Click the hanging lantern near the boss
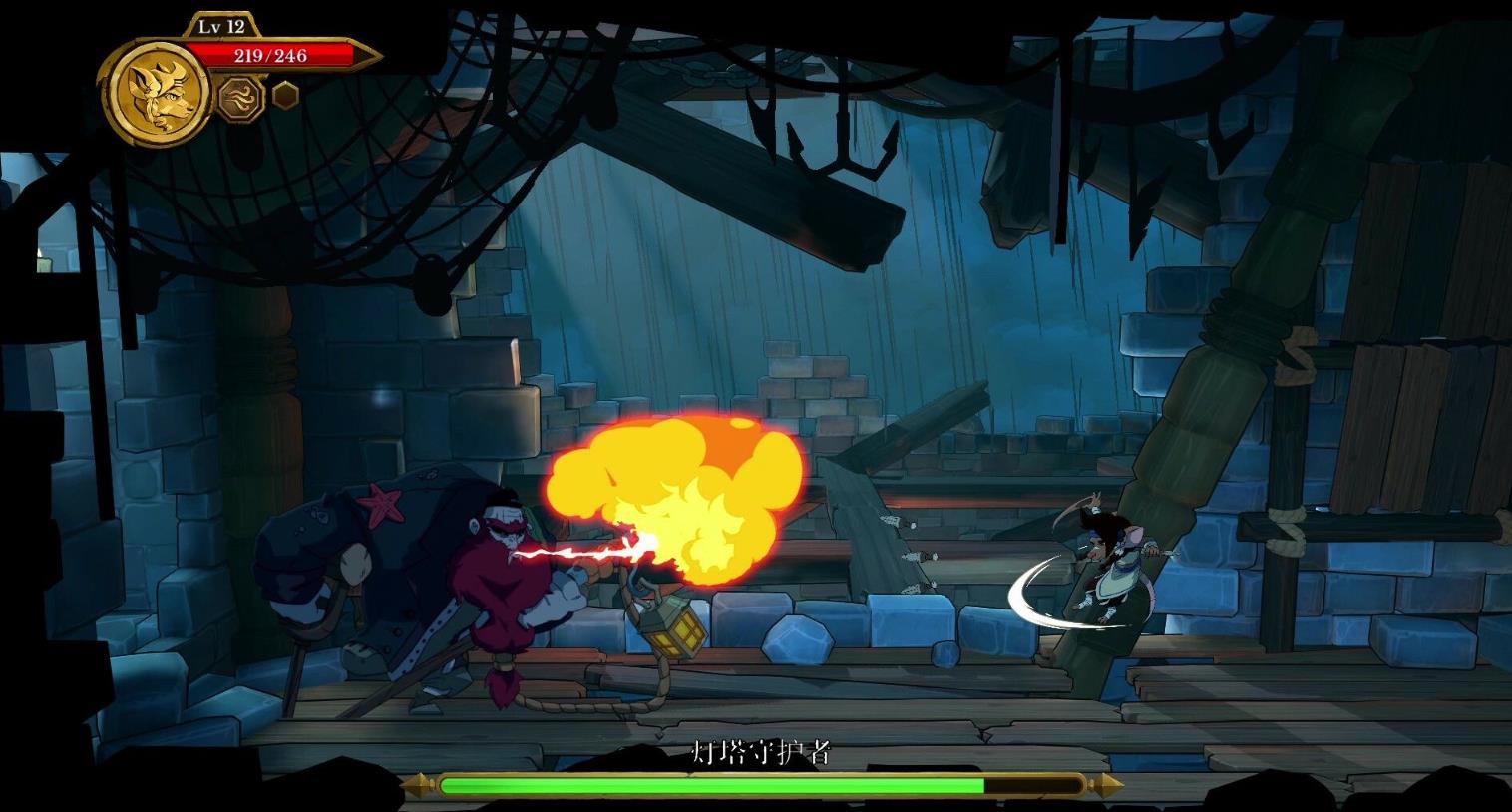 pyautogui.click(x=675, y=628)
